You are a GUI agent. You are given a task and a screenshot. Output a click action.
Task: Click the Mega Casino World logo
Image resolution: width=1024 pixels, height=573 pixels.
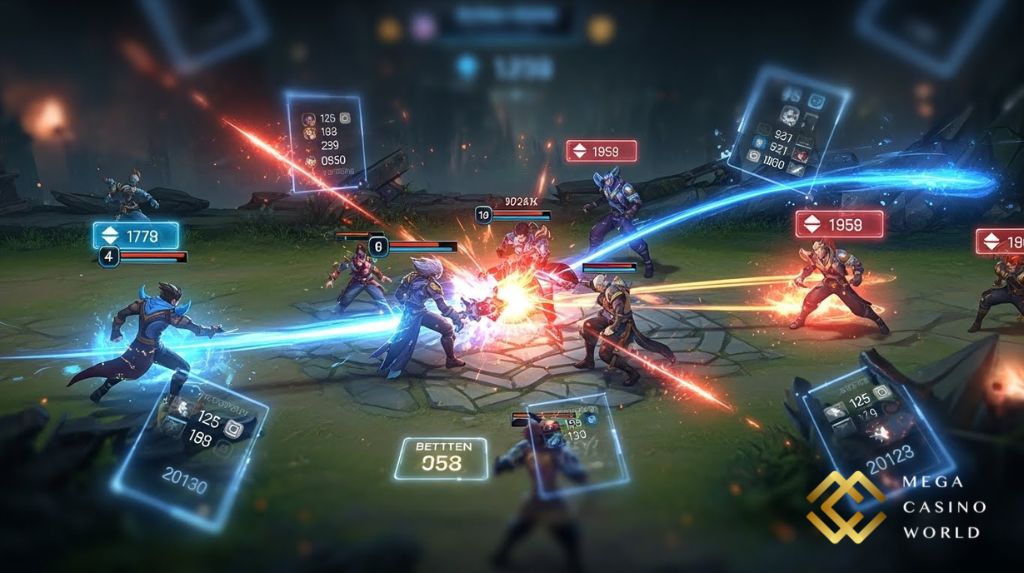pyautogui.click(x=897, y=507)
